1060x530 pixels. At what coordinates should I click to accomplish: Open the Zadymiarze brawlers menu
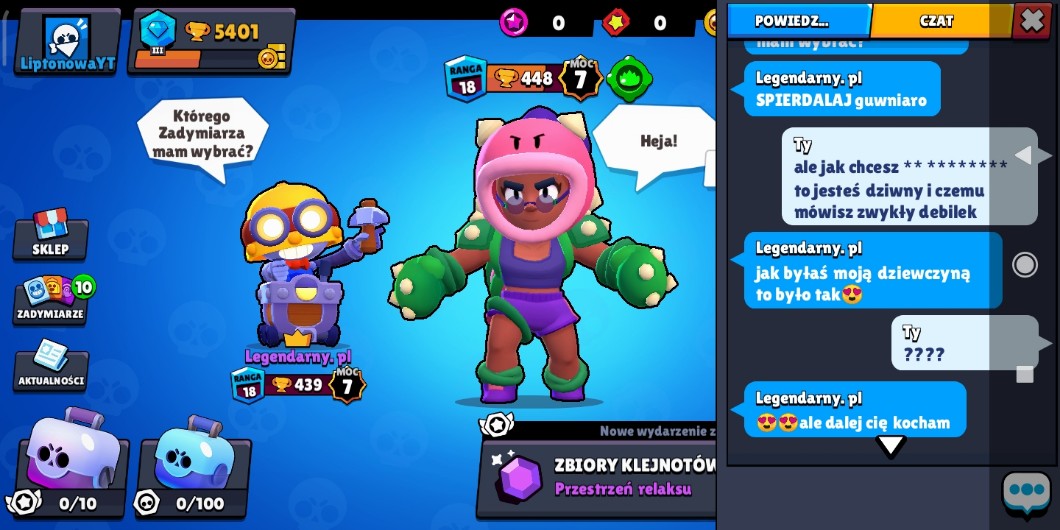(x=52, y=299)
